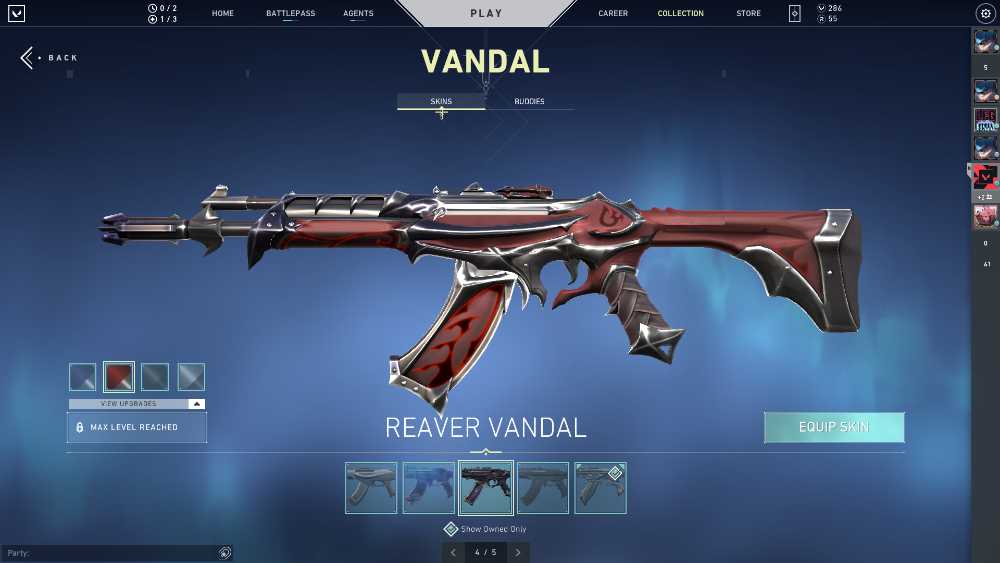Viewport: 1000px width, 563px height.
Task: Open the Battlepass page
Action: click(x=290, y=14)
